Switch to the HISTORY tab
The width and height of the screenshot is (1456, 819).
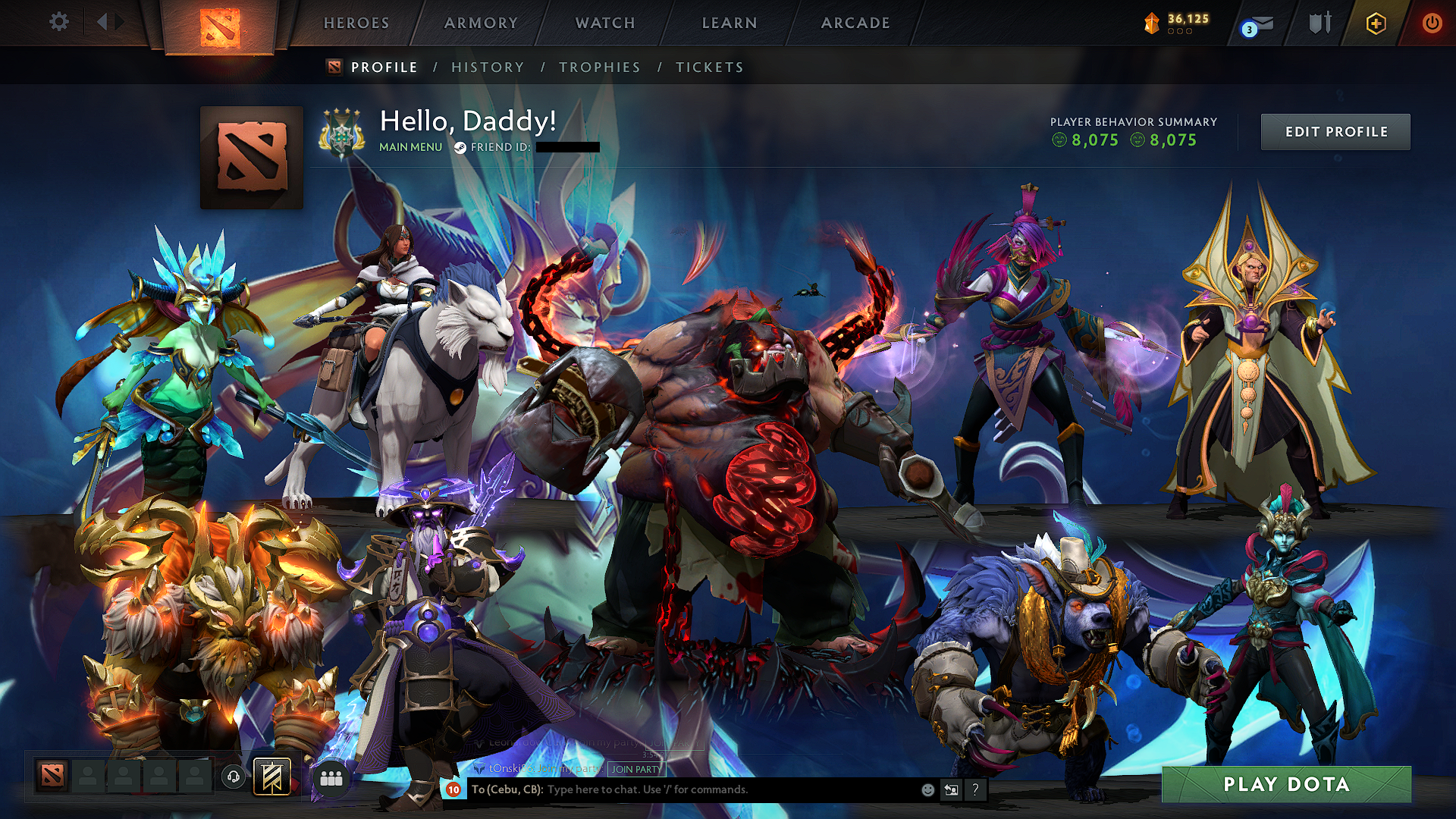tap(487, 67)
